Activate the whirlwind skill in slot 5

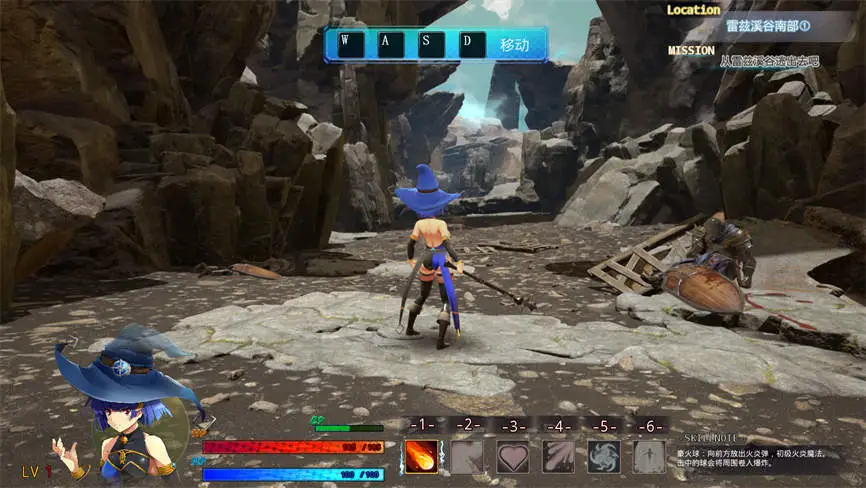tap(604, 456)
